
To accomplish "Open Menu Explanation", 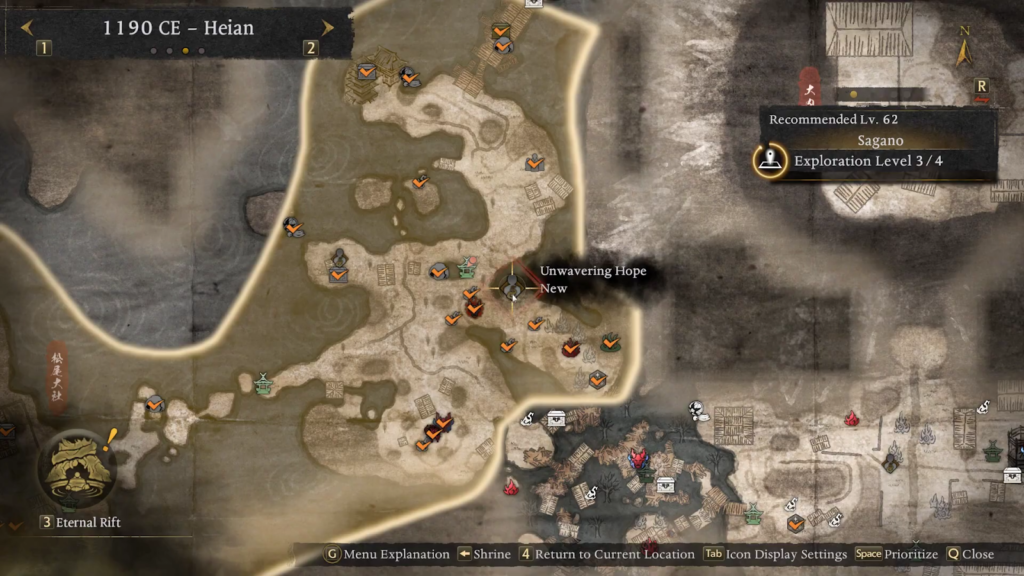I will point(388,554).
